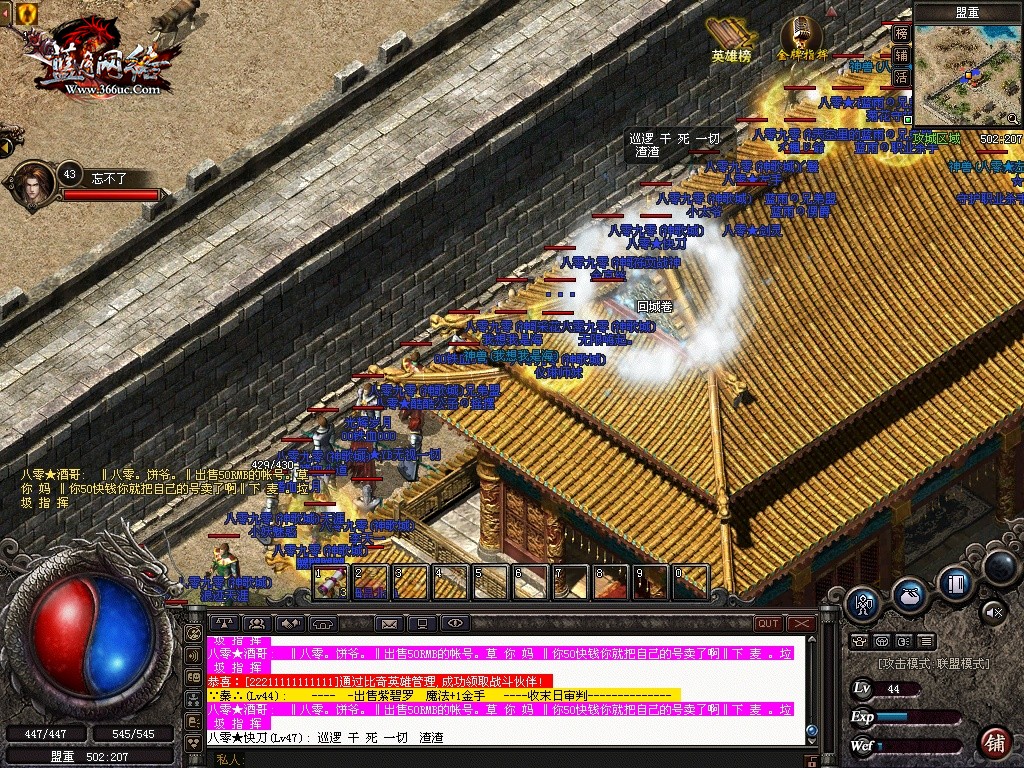Open the shop with the red 铺 button
Screen dimensions: 1024x768
(994, 742)
